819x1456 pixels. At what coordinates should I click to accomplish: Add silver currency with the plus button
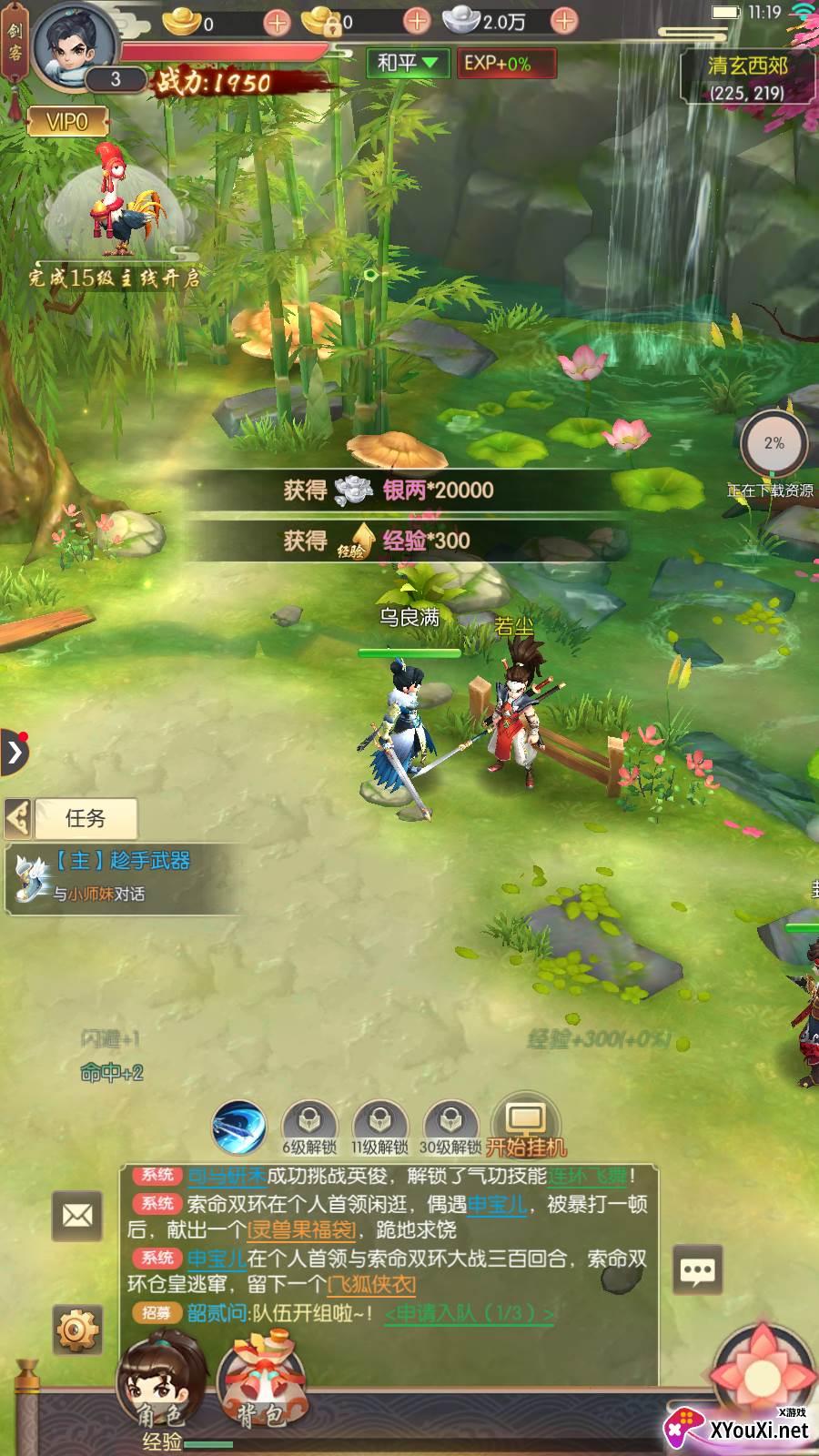[564, 21]
